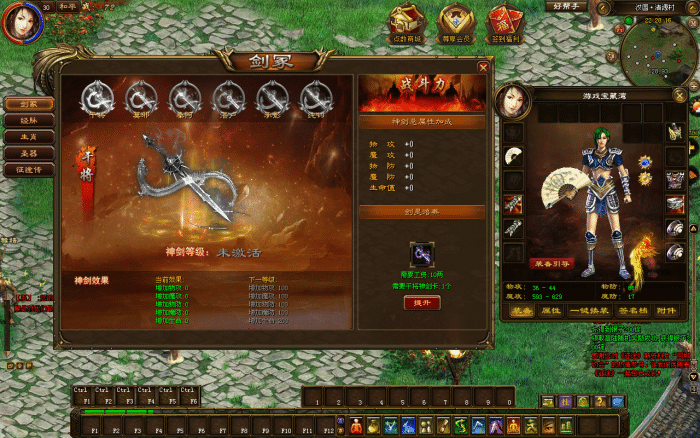This screenshot has width=700, height=438.
Task: Select the folding fan equipment slot
Action: (x=513, y=155)
